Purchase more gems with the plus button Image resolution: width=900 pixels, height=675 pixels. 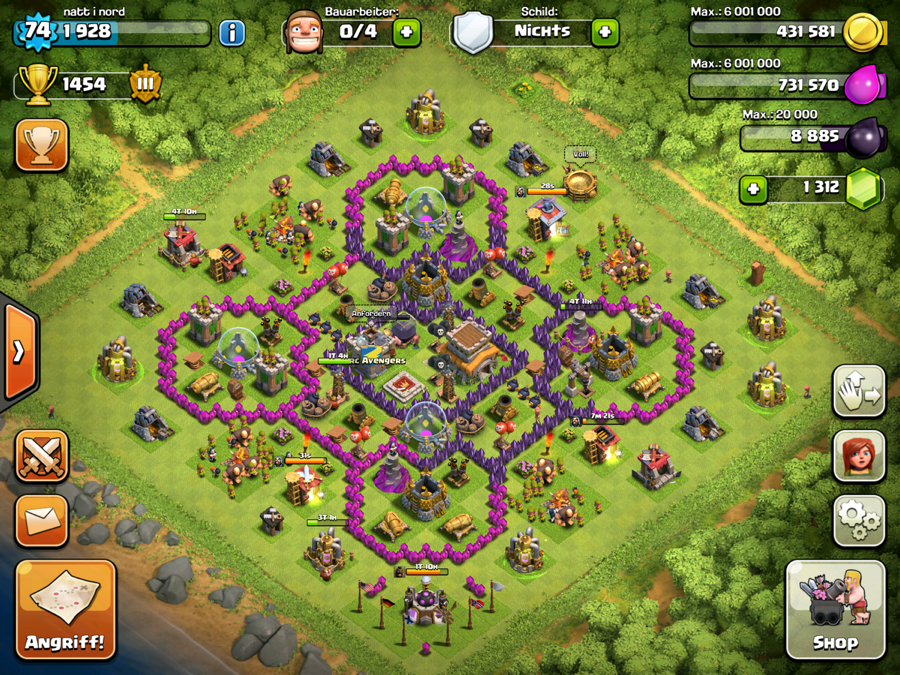(753, 188)
